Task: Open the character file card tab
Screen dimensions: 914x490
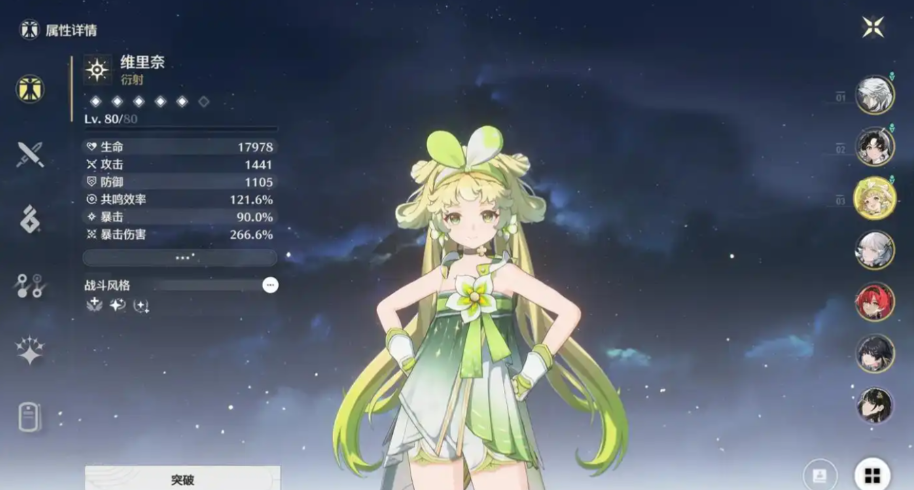Action: [x=30, y=417]
